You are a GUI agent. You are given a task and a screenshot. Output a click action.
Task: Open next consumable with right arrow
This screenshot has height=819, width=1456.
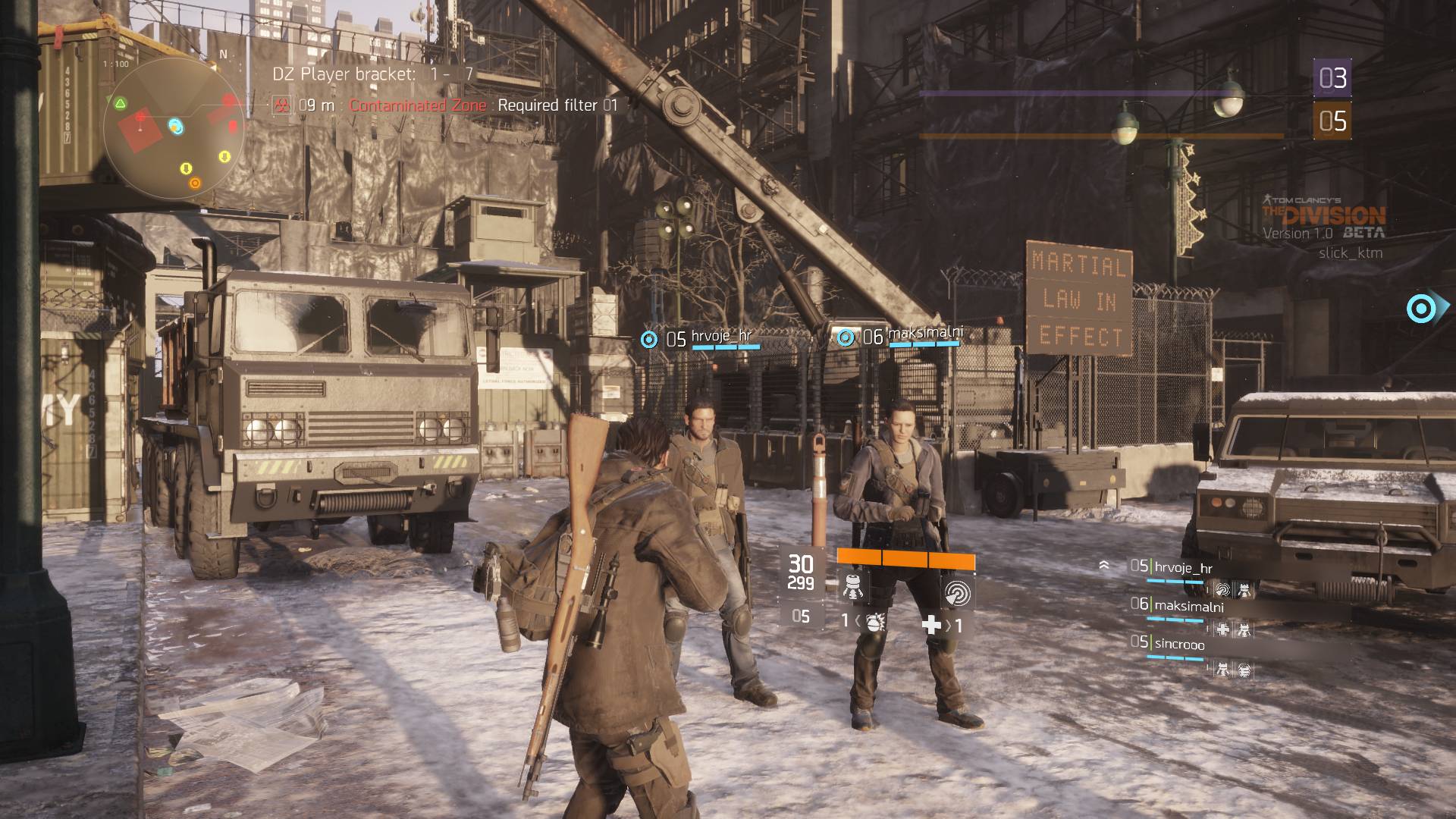coord(949,626)
